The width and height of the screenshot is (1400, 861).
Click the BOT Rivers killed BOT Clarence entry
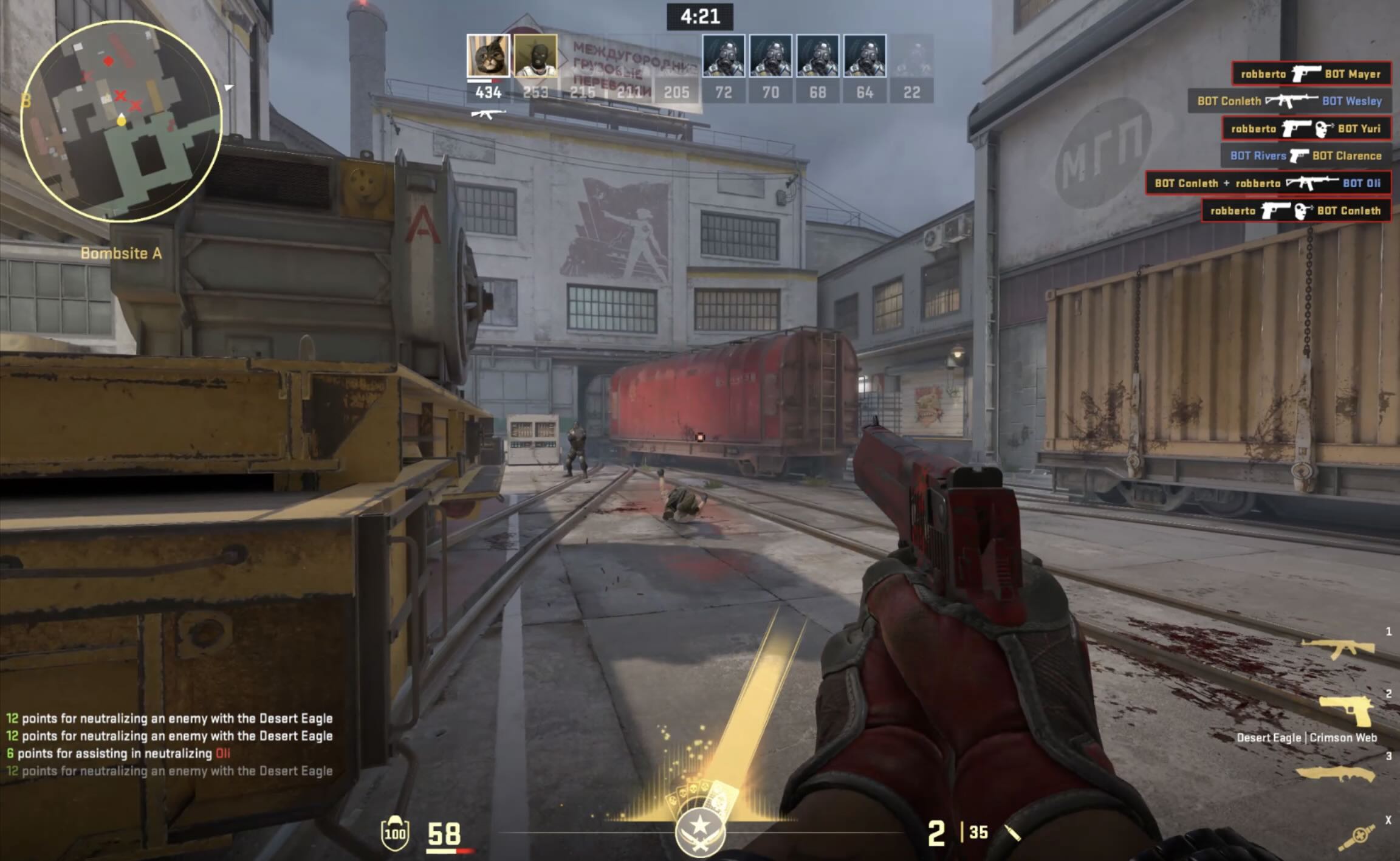1306,156
